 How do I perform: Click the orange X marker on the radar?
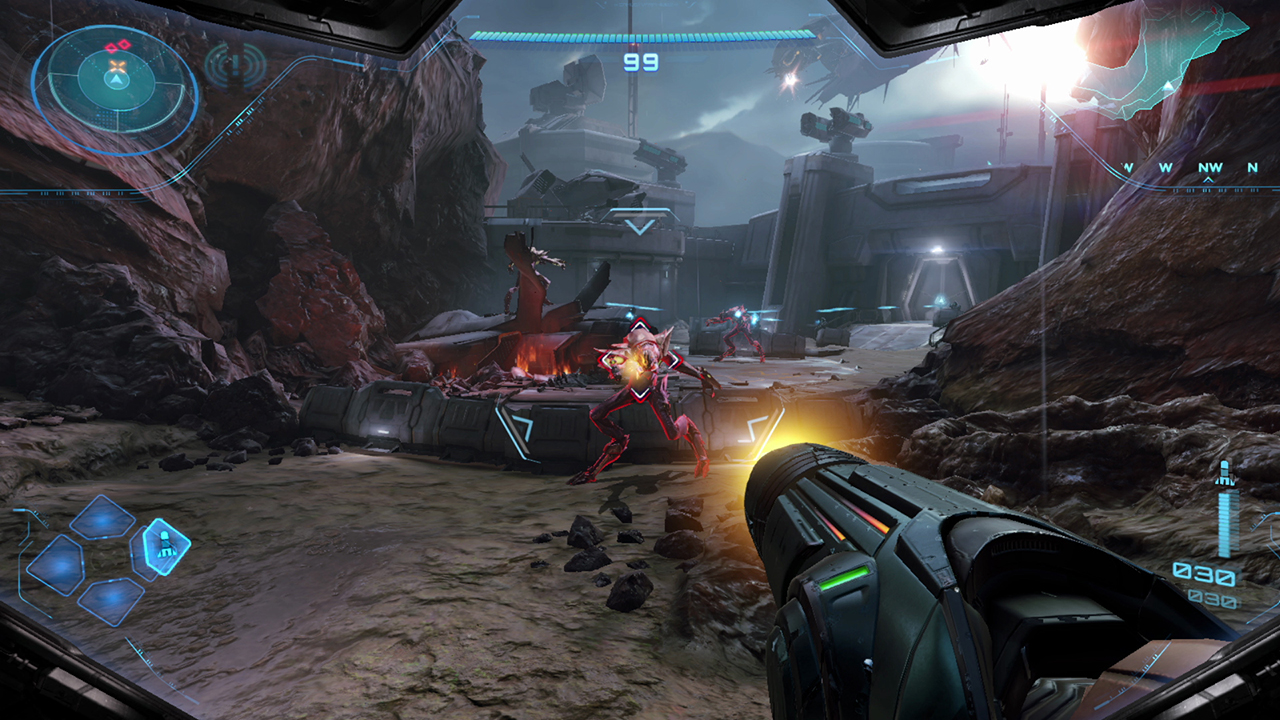pyautogui.click(x=117, y=65)
